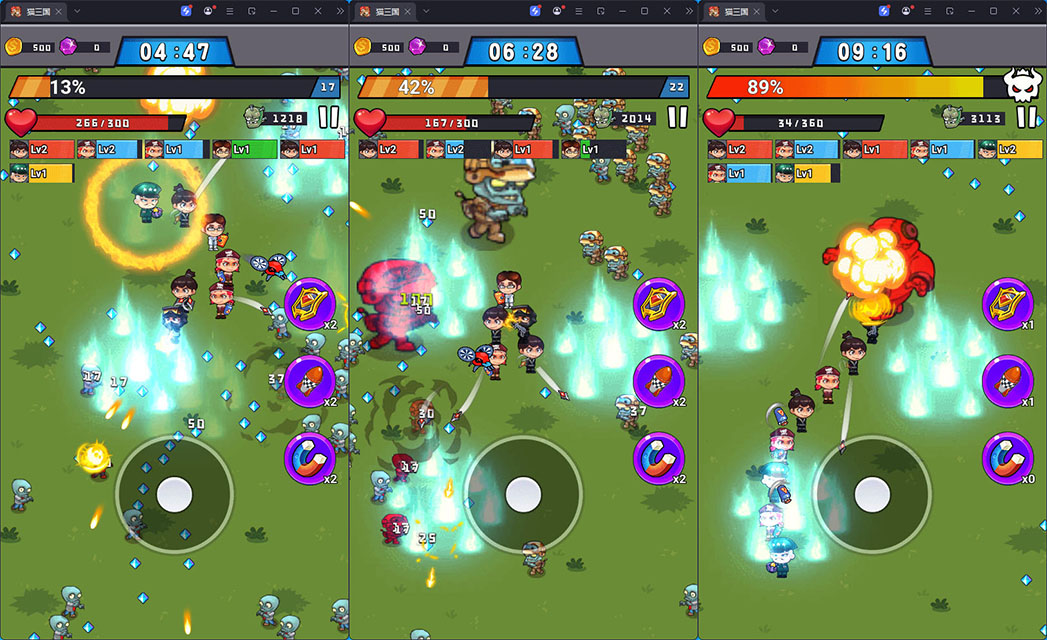Tap the magnet ability showing x0
This screenshot has height=640, width=1047.
pos(1008,458)
